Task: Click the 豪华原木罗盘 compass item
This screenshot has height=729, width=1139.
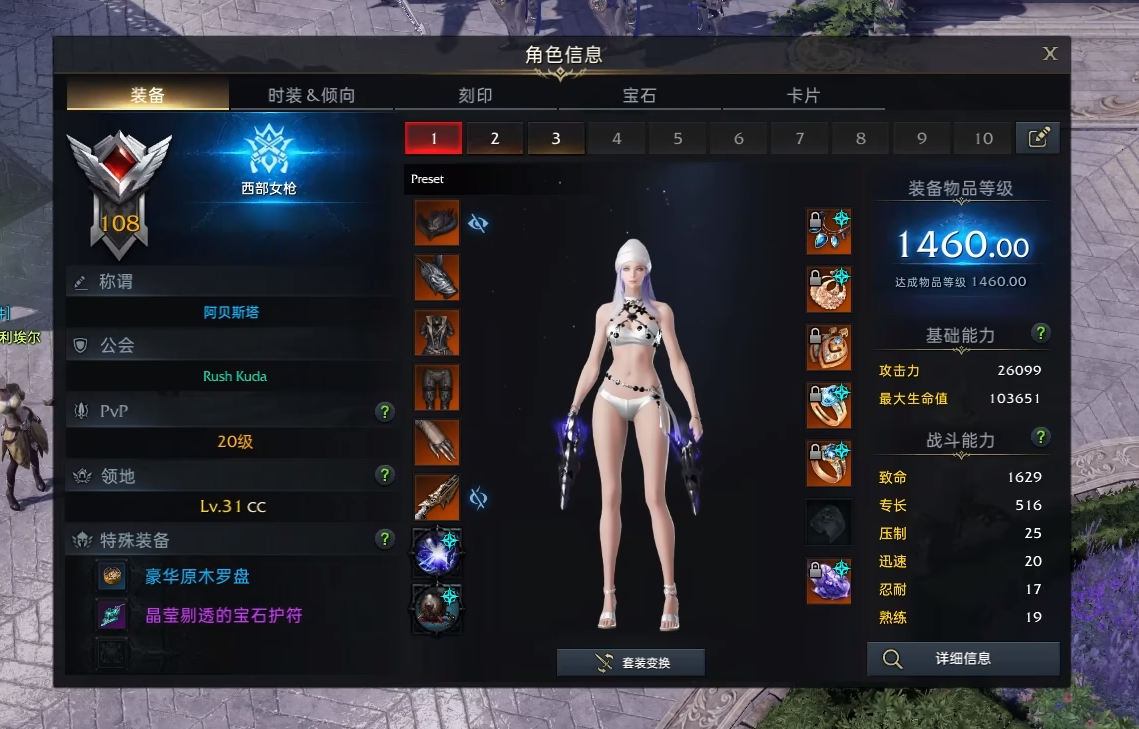Action: coord(198,576)
